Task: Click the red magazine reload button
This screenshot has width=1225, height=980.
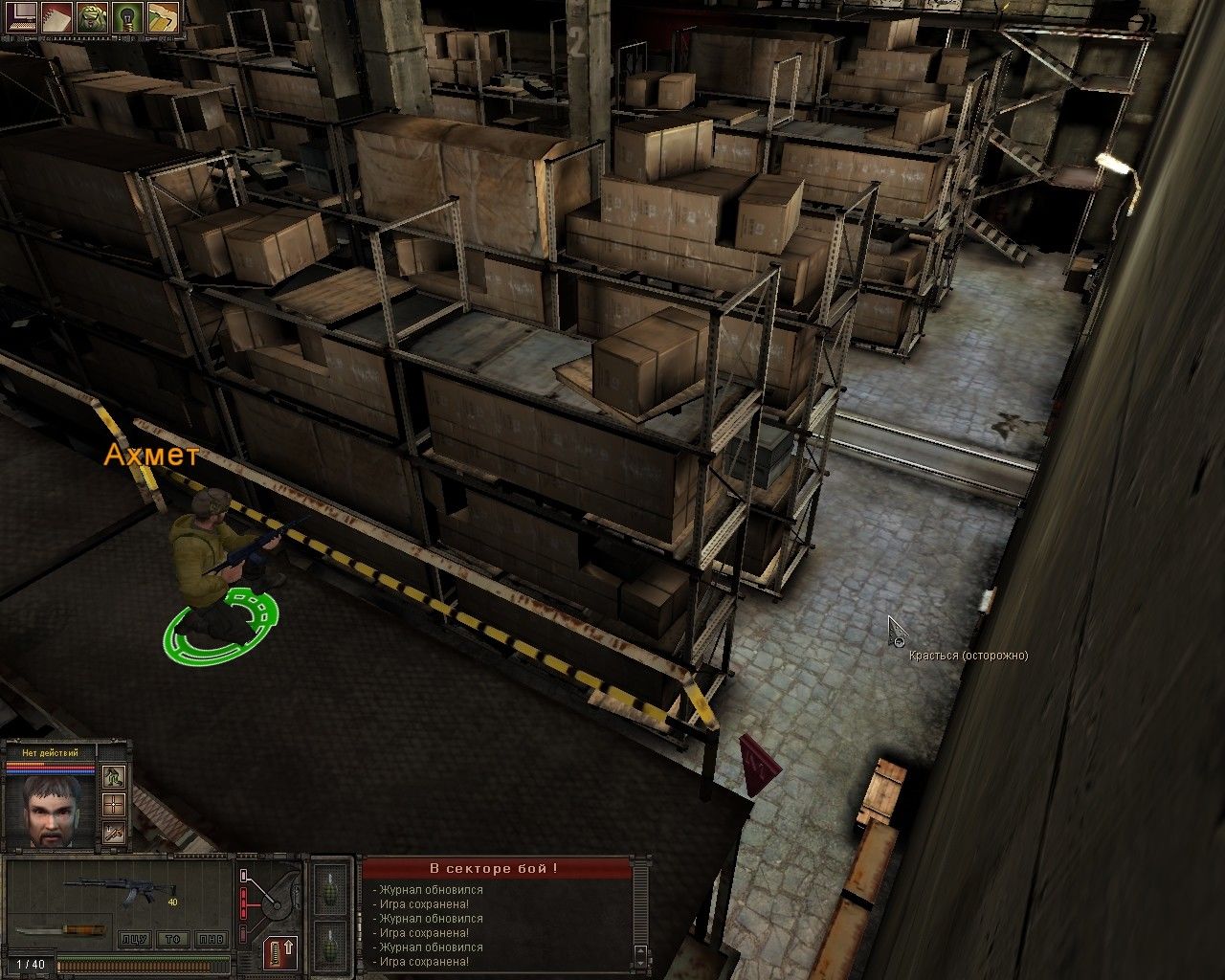Action: (279, 951)
